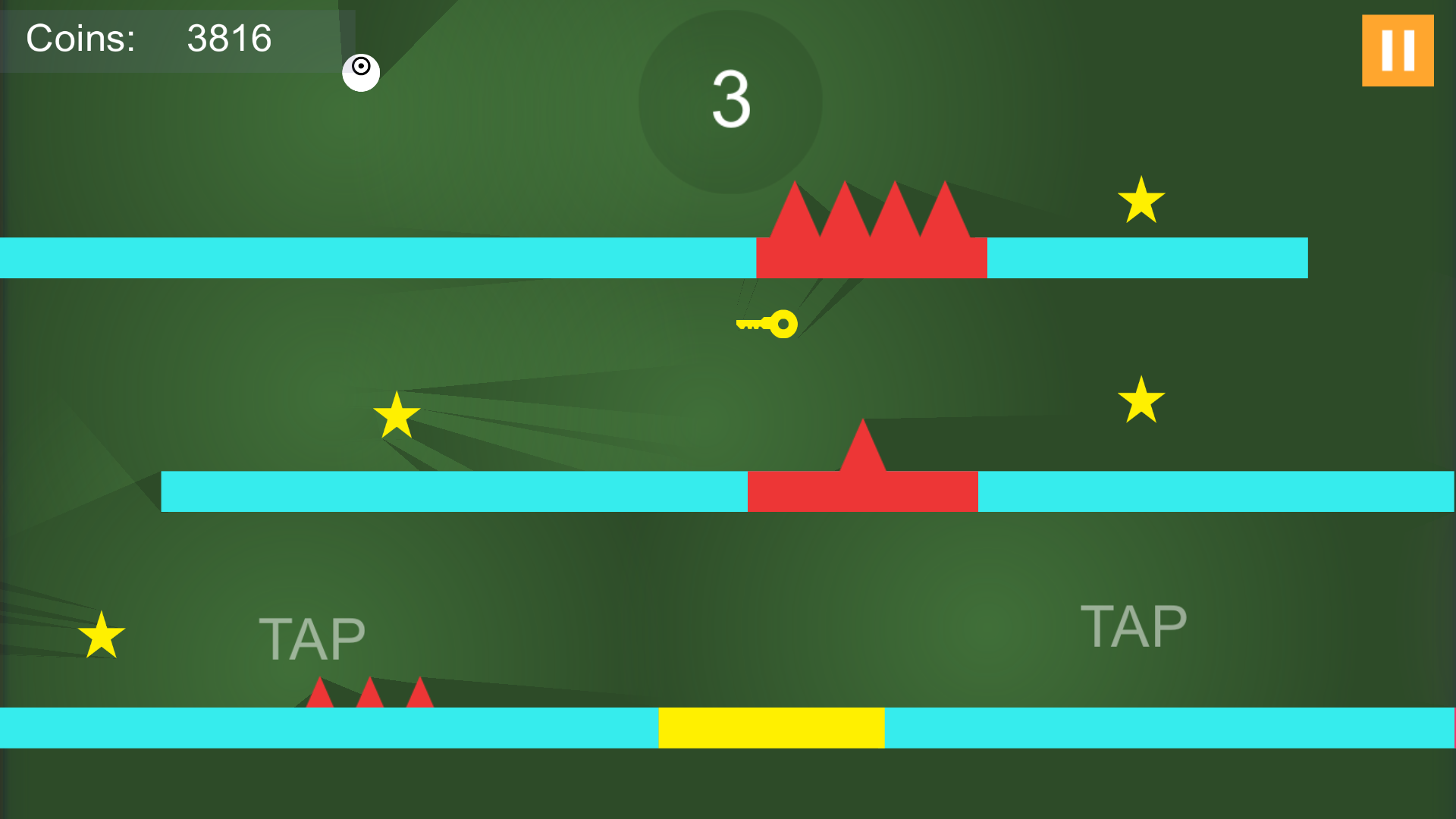
Task: Tap the middle cyan platform
Action: coord(455,492)
